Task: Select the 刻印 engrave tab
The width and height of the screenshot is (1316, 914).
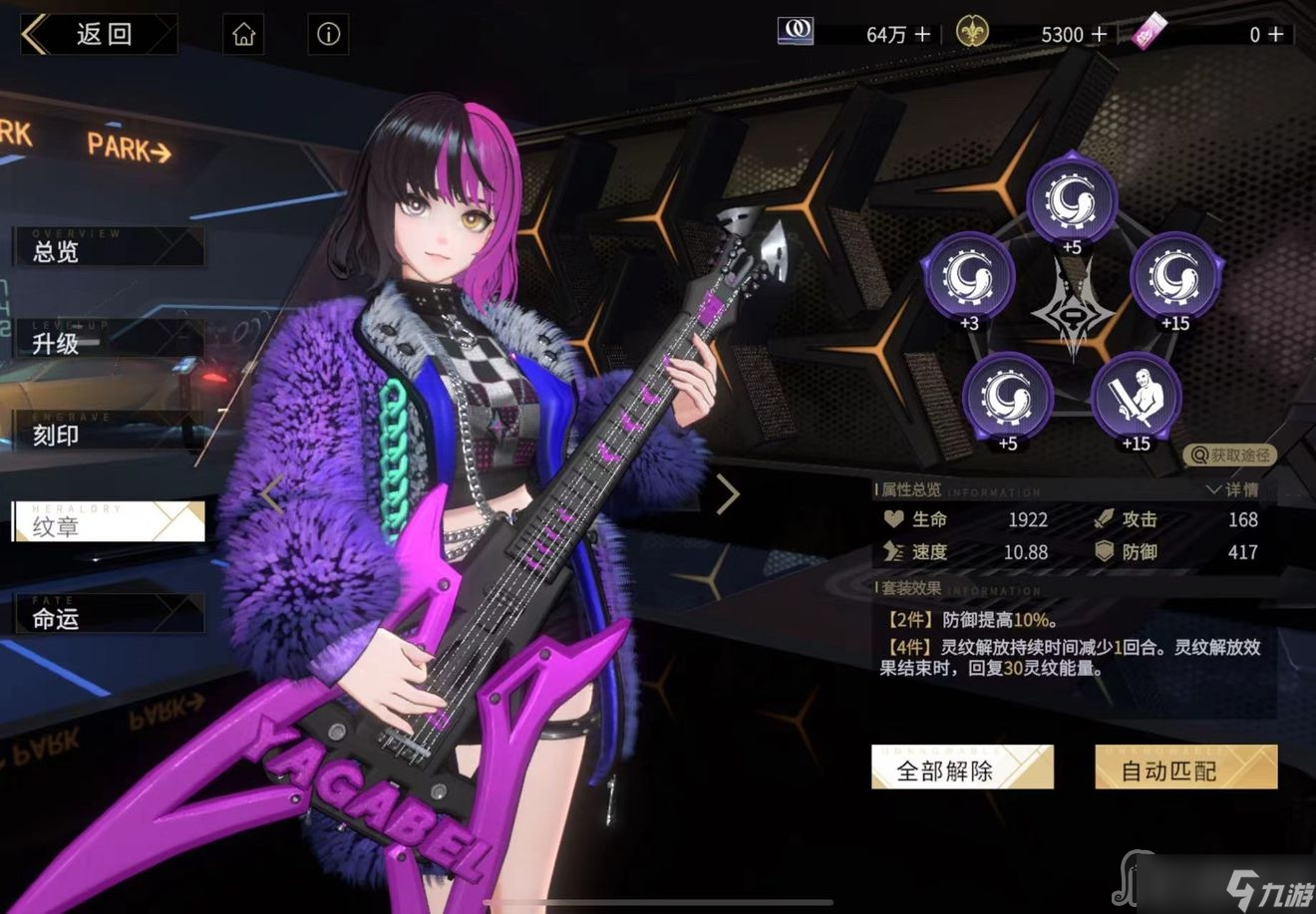Action: tap(108, 434)
